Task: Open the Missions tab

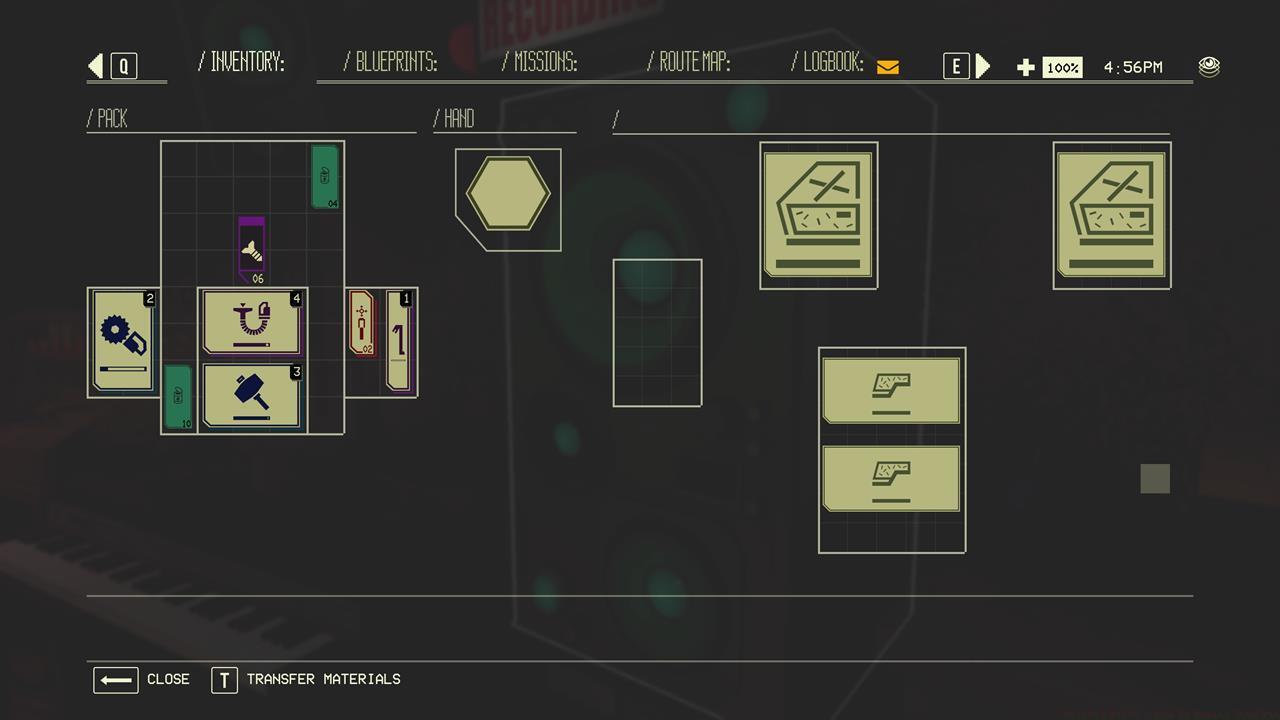Action: coord(539,63)
